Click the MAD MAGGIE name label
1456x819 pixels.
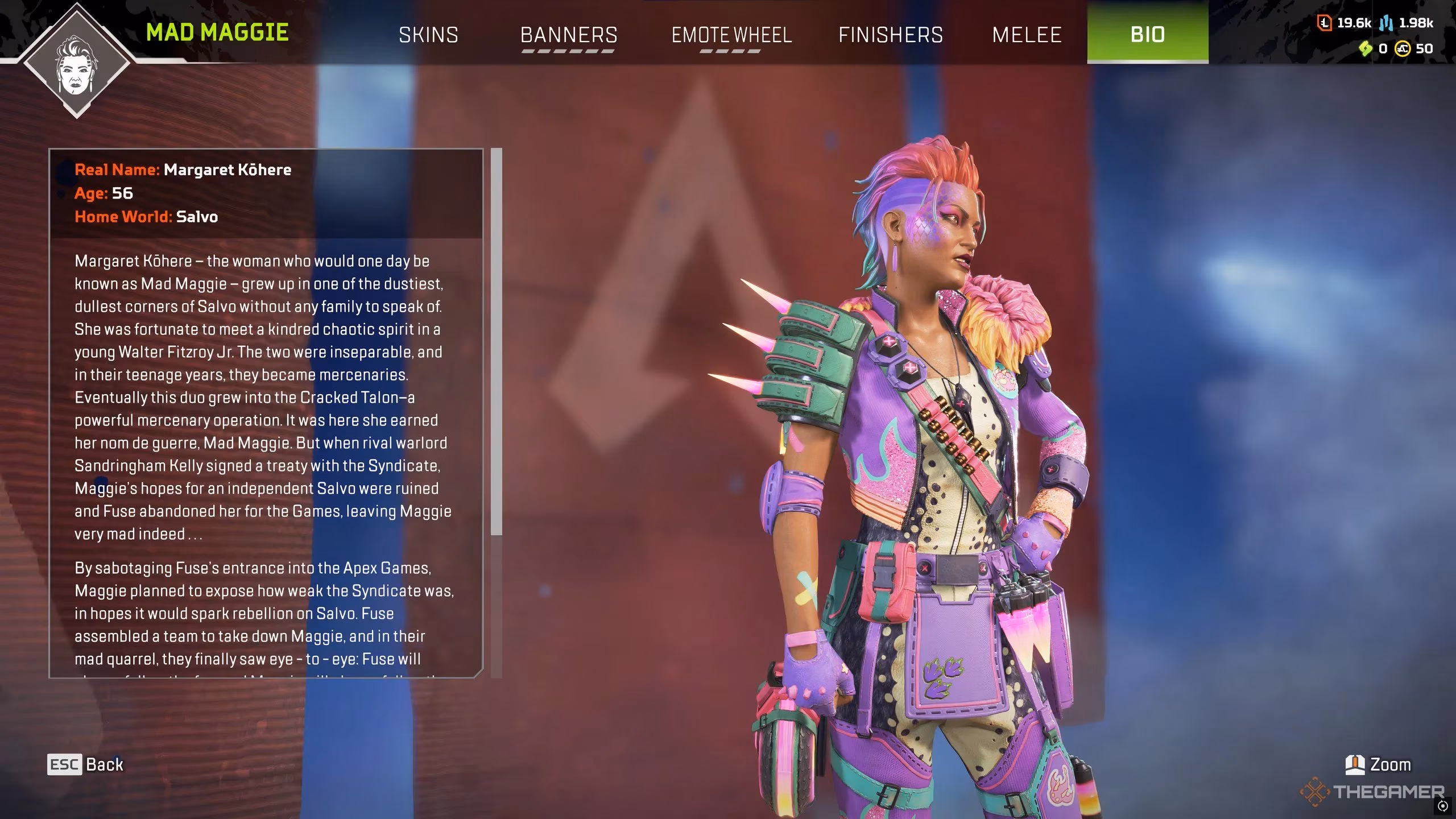click(217, 32)
